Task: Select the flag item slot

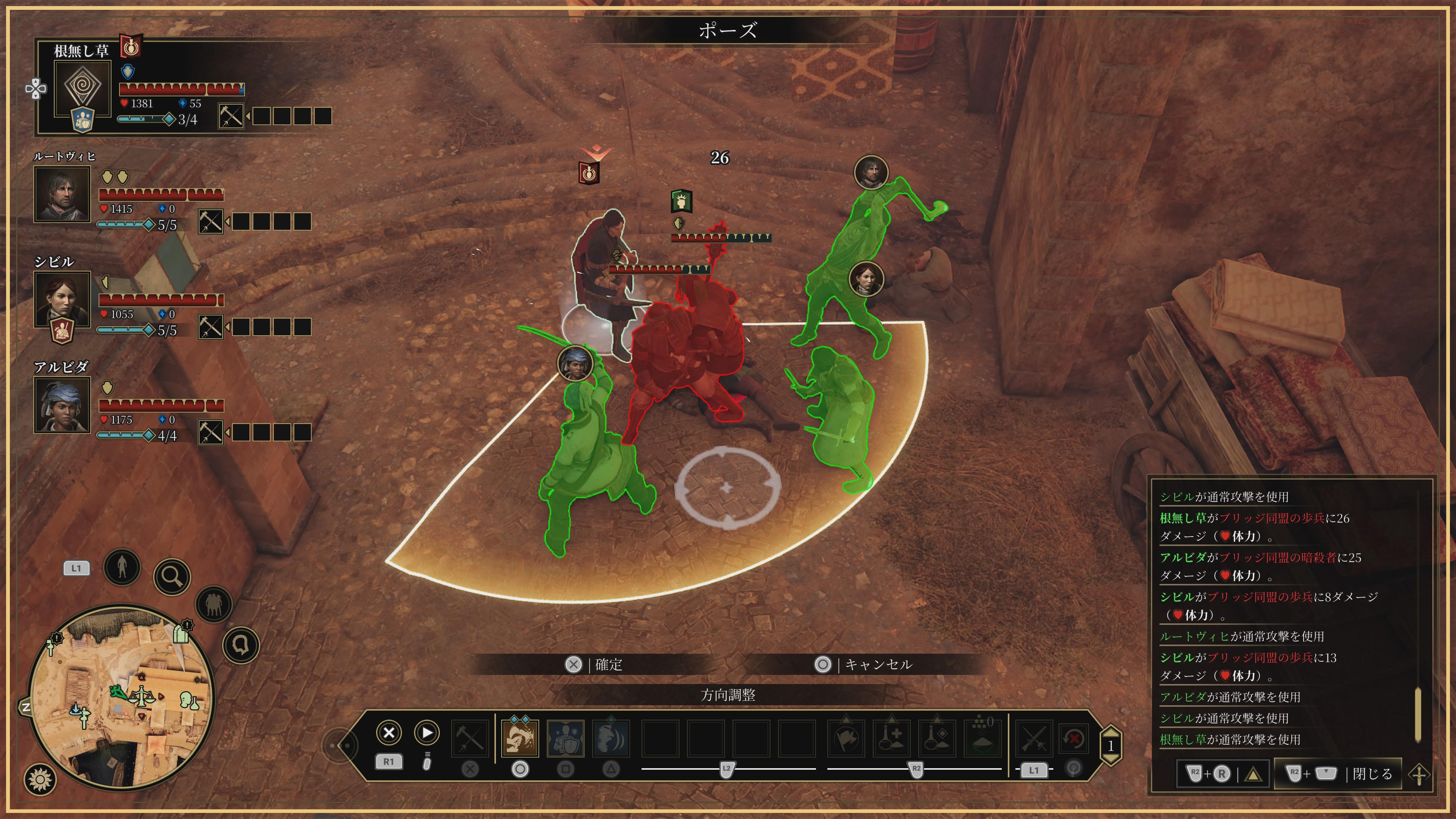Action: click(846, 737)
